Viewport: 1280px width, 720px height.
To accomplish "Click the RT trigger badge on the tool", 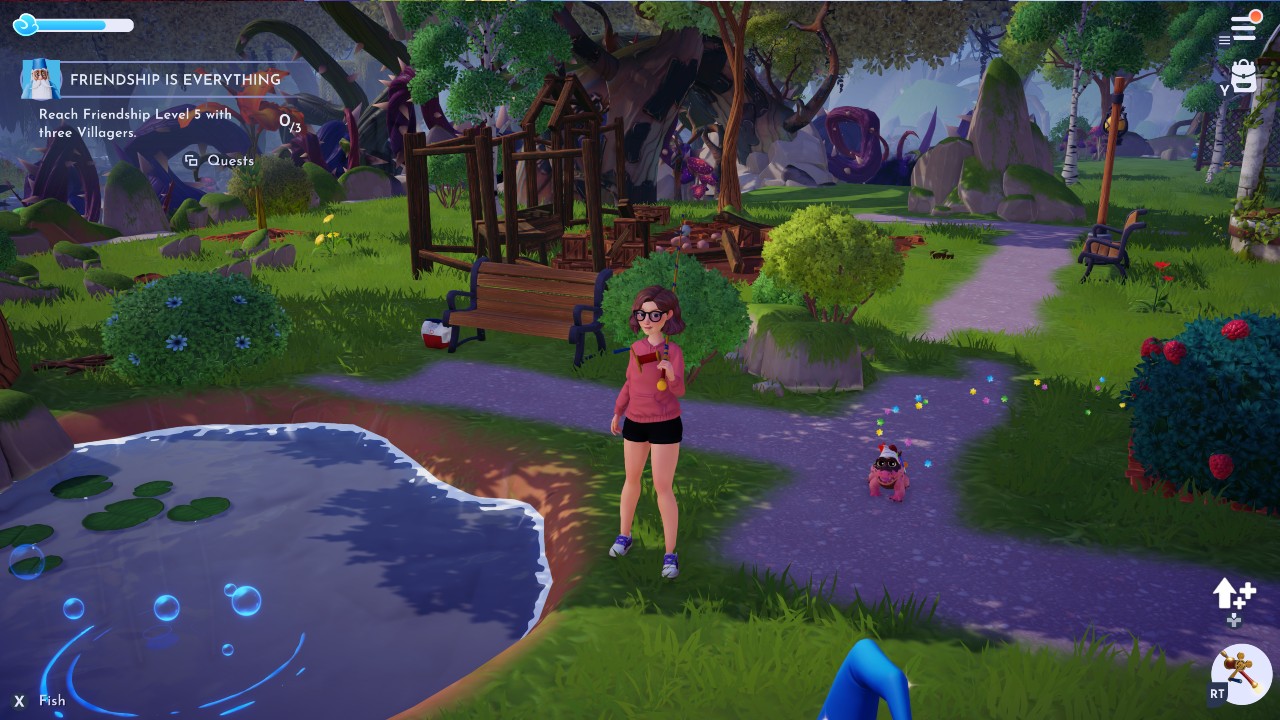I will coord(1216,695).
